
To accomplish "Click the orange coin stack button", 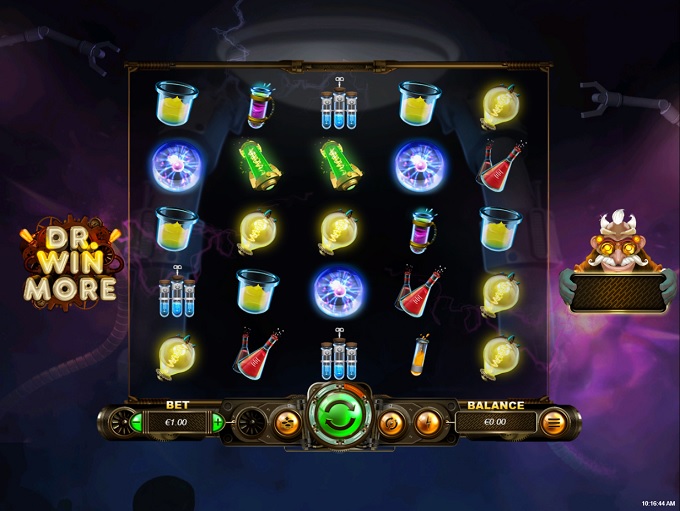I will tap(286, 422).
